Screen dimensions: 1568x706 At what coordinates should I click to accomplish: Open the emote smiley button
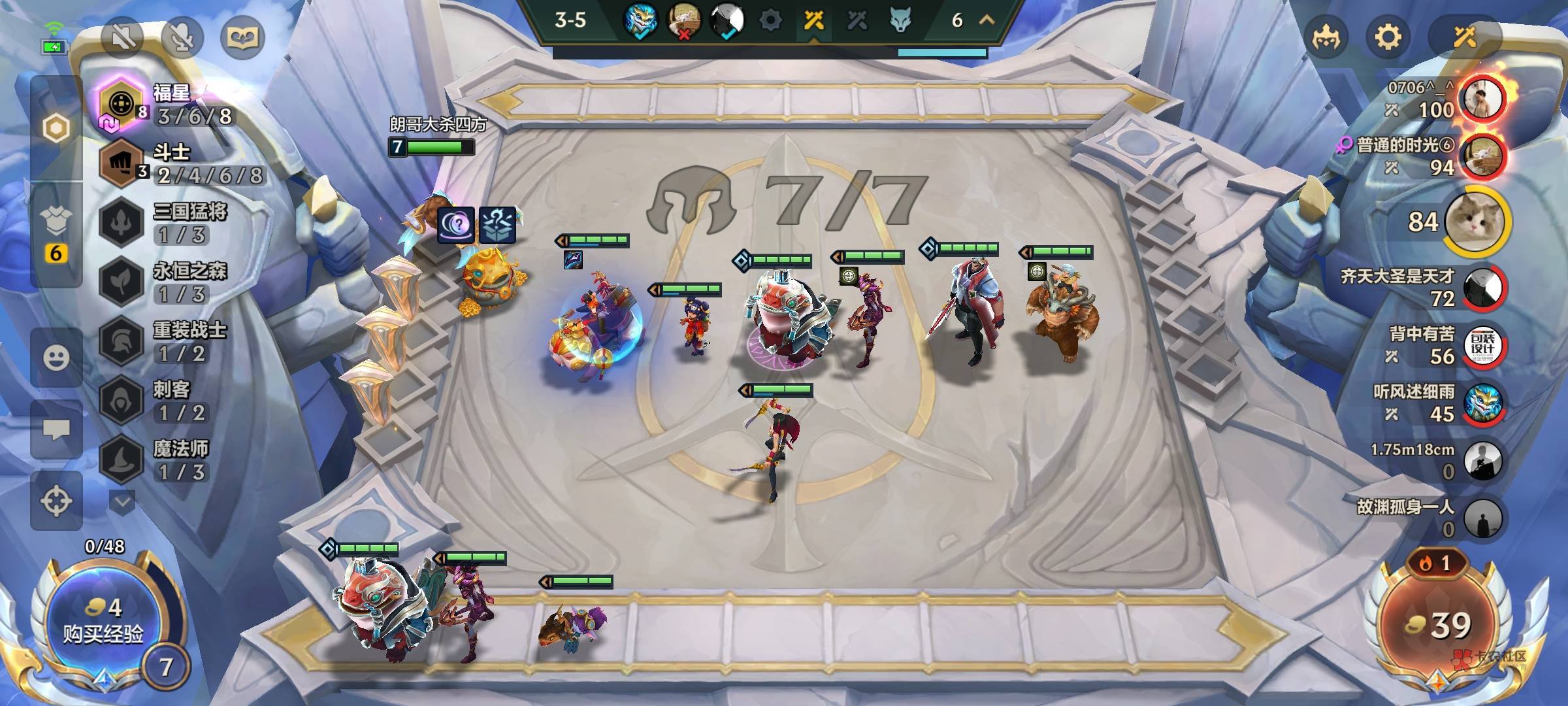click(56, 358)
